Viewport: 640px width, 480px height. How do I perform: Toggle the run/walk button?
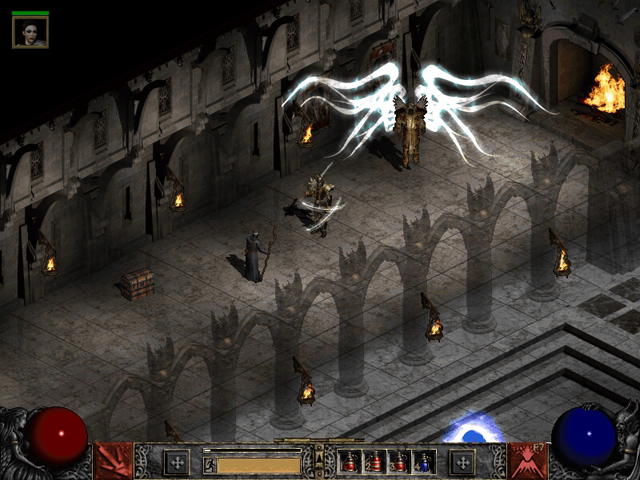(210, 464)
